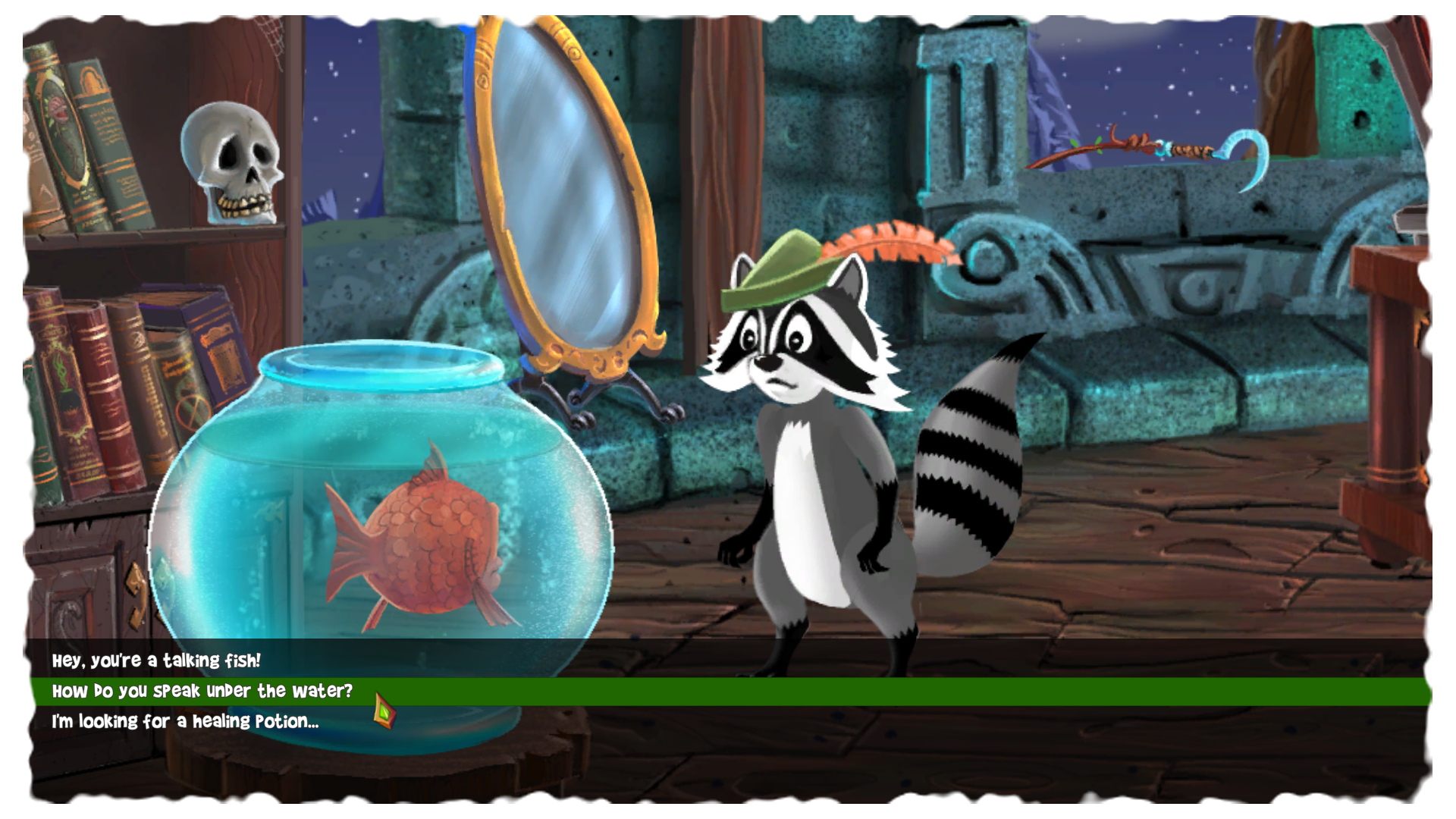Pick the healing potion dialogue option
This screenshot has height=819, width=1456.
[x=185, y=721]
